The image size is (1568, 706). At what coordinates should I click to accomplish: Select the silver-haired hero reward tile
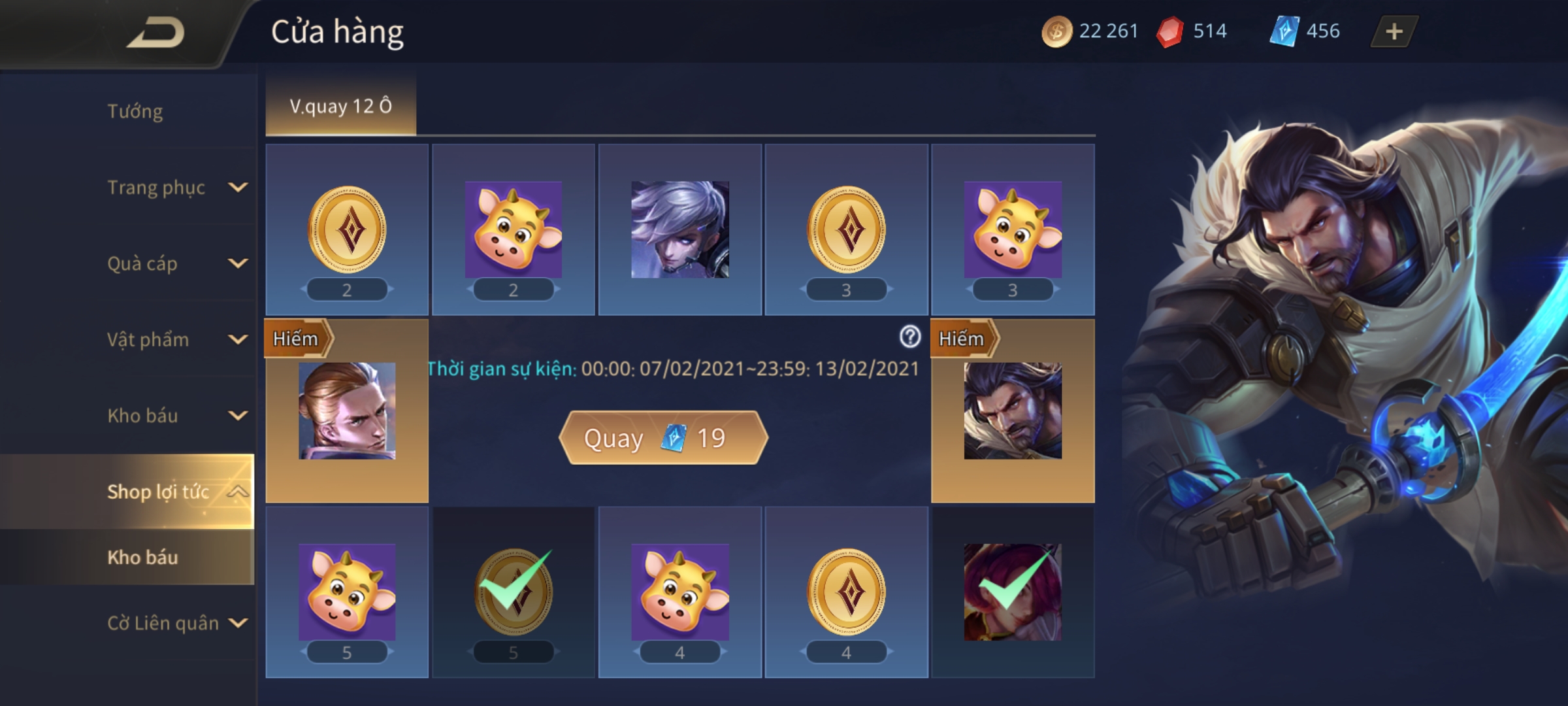(x=679, y=229)
